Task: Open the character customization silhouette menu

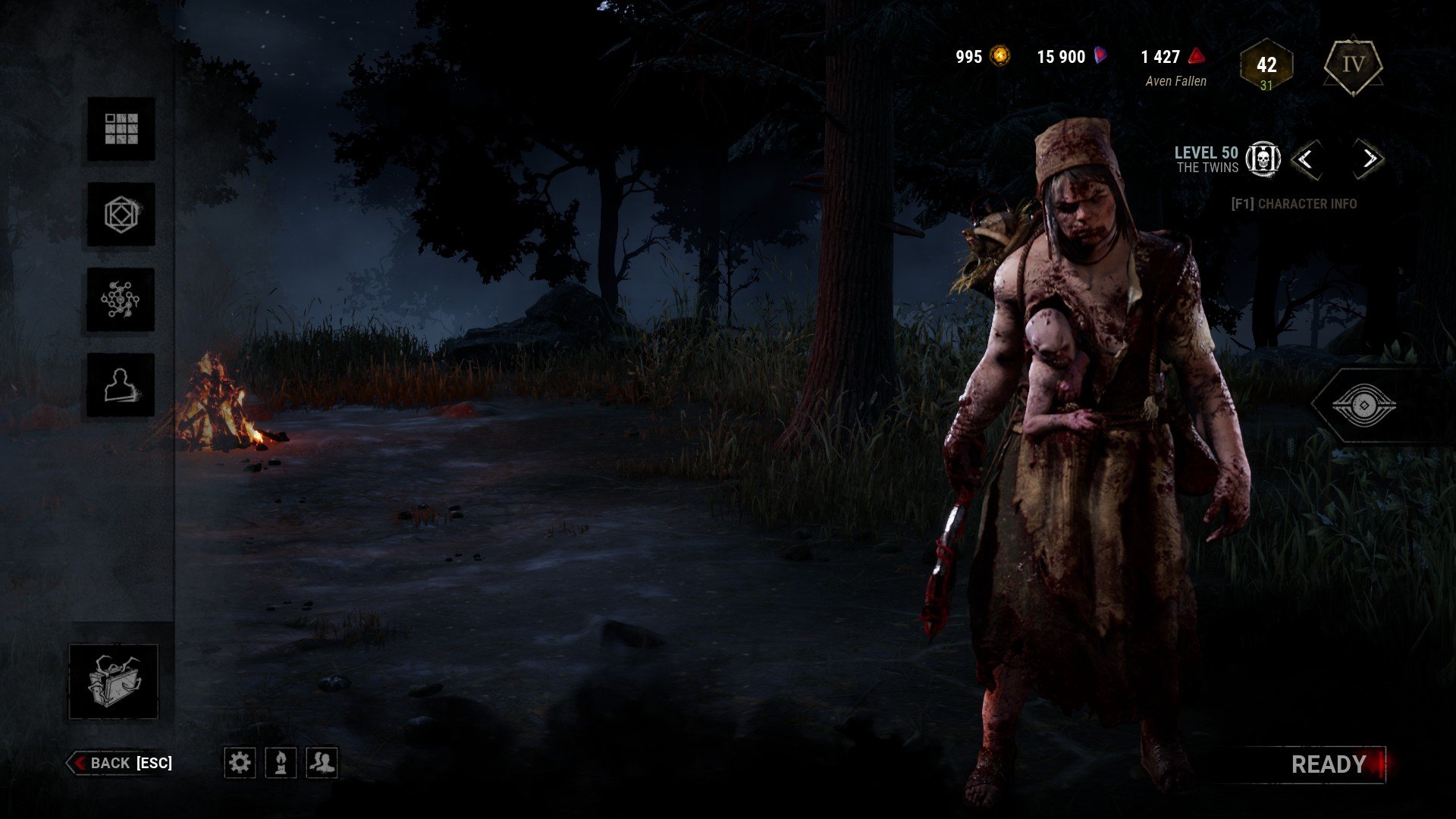Action: (x=121, y=385)
